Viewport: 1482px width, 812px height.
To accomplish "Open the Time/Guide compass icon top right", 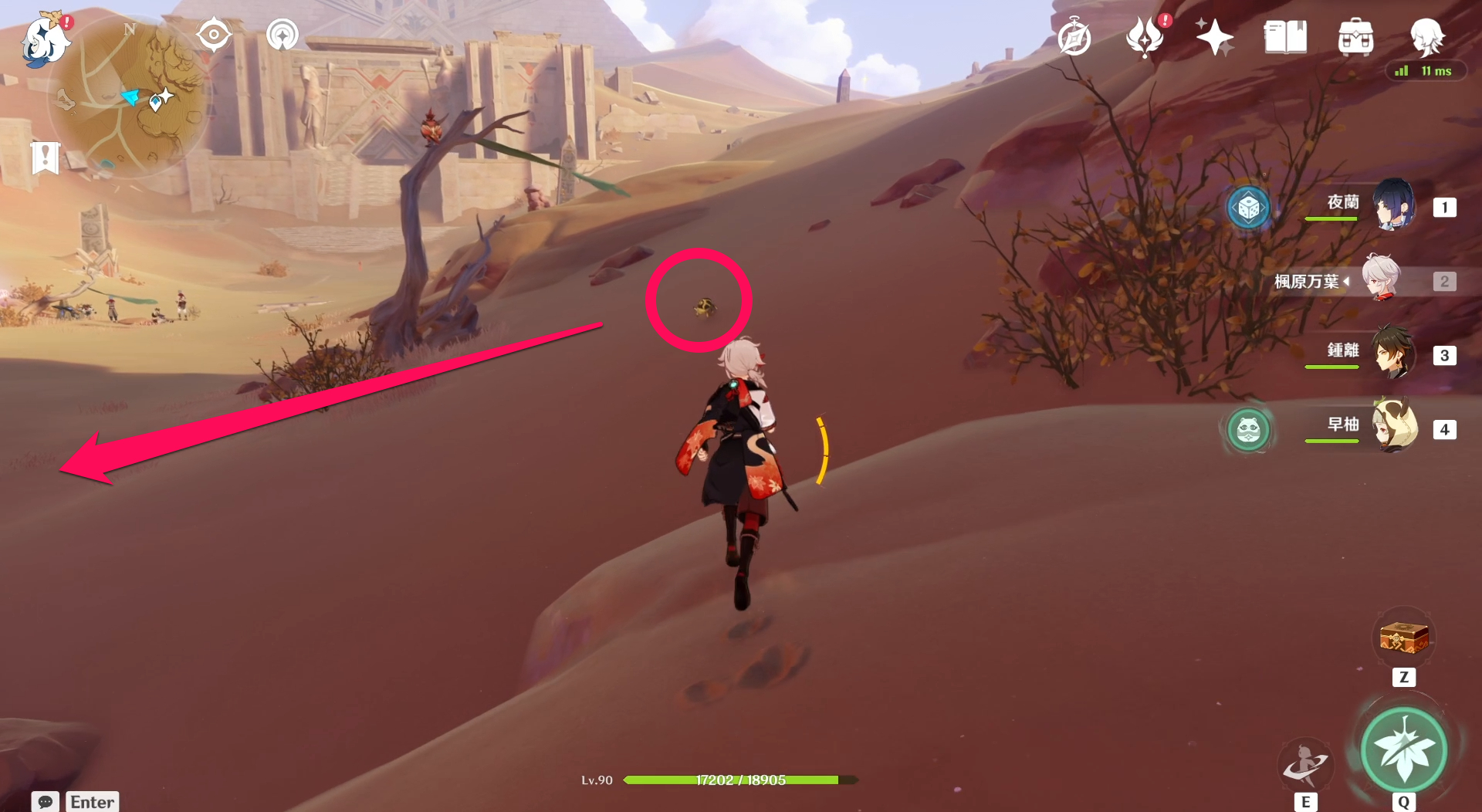I will pos(1076,36).
